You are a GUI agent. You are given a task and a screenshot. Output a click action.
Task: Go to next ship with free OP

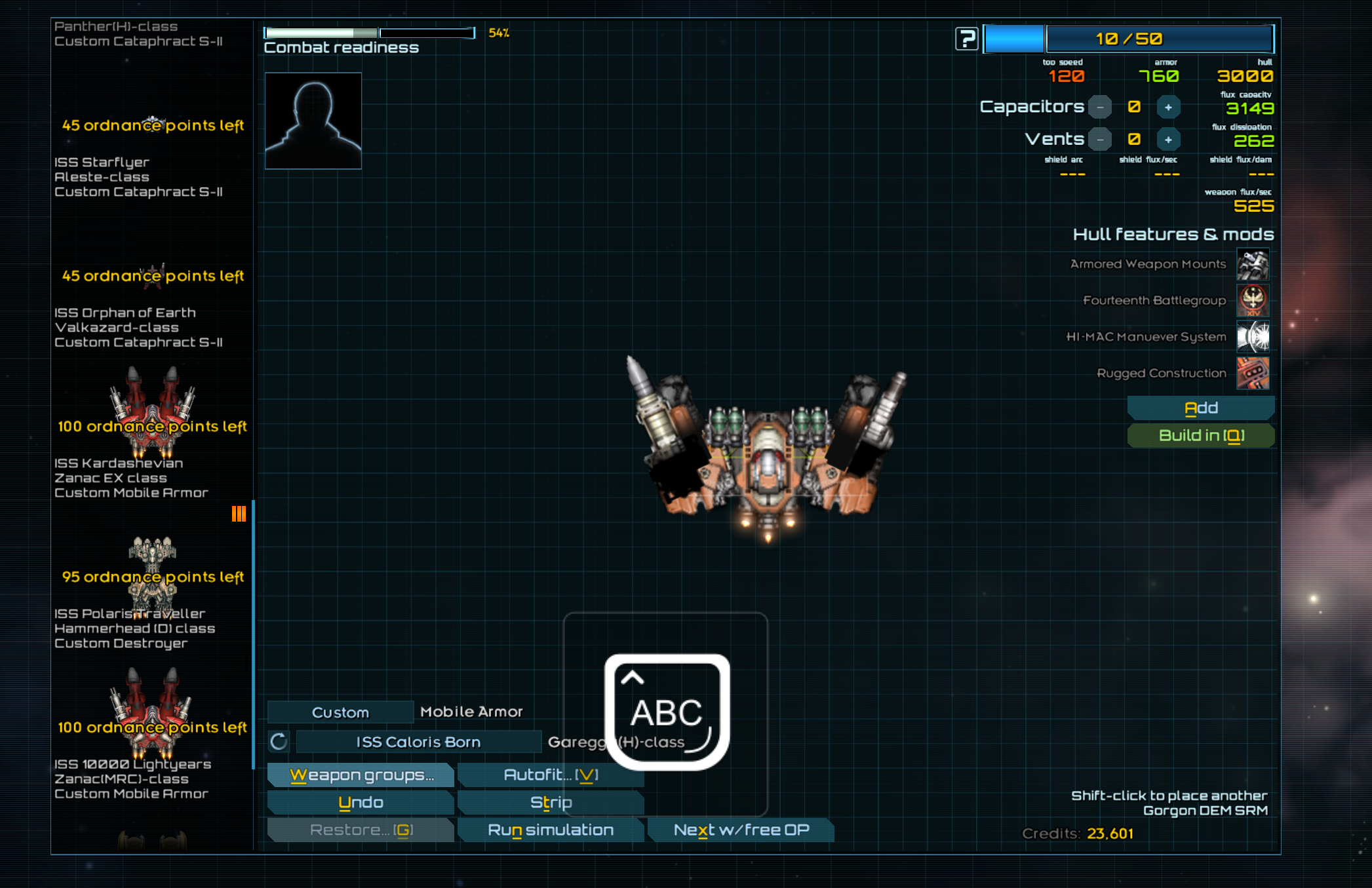pyautogui.click(x=741, y=830)
